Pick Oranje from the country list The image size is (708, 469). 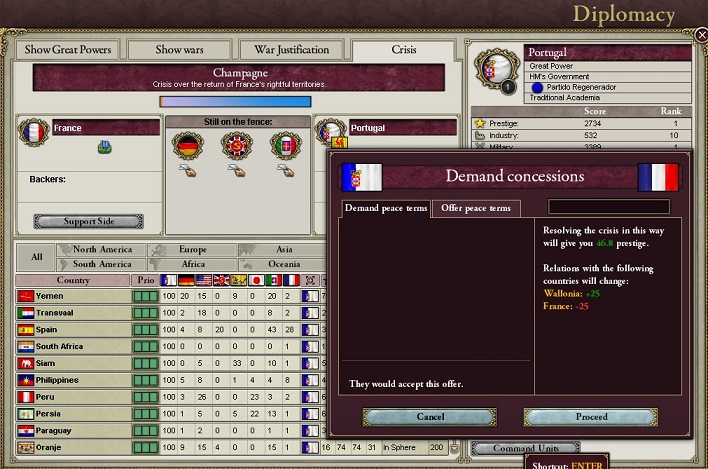coord(73,446)
